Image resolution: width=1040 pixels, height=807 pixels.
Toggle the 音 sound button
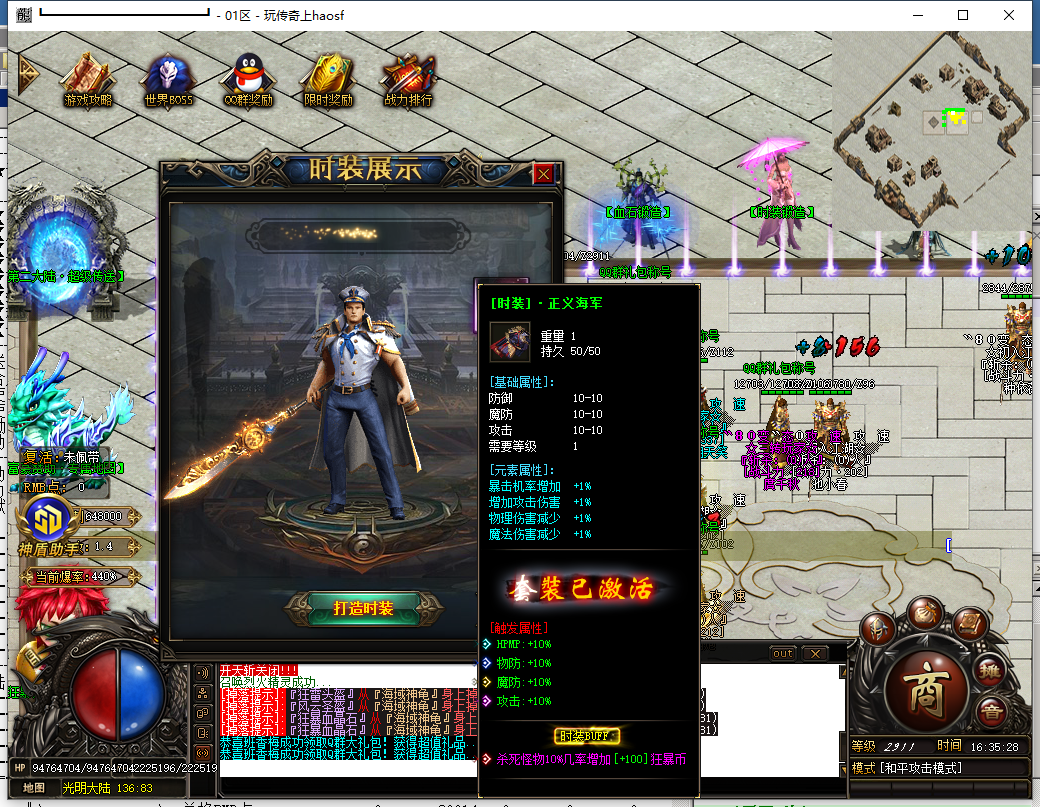pyautogui.click(x=991, y=713)
